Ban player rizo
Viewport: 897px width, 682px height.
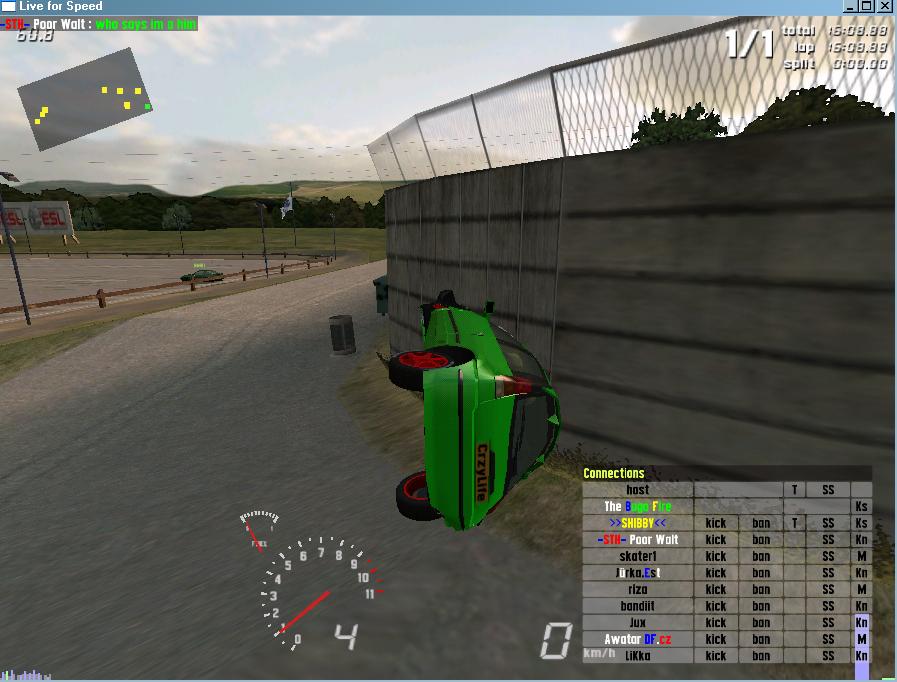(761, 589)
